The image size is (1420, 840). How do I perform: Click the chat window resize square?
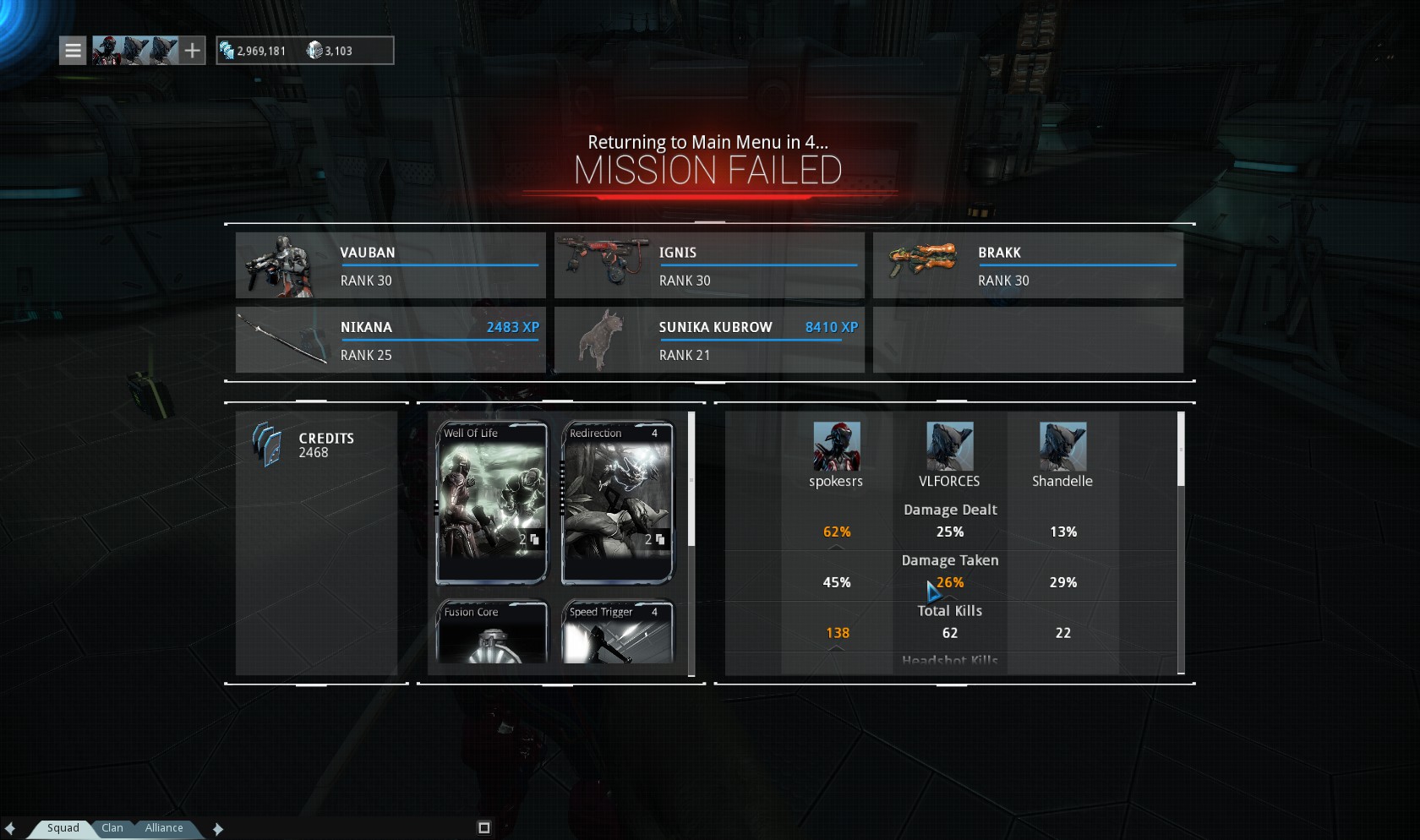coord(484,828)
